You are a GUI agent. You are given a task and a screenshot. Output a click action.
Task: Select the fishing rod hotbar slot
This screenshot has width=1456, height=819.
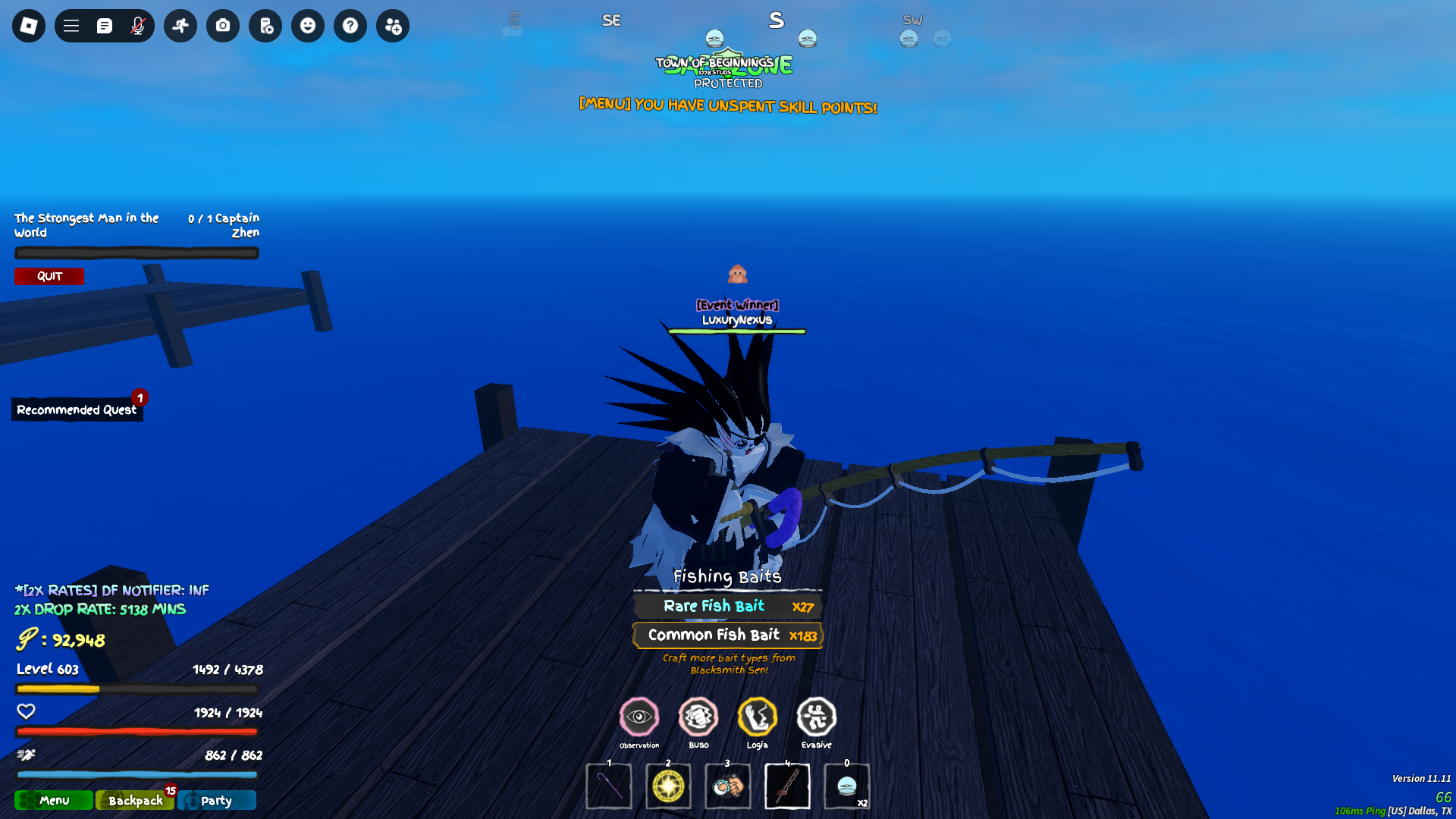pyautogui.click(x=787, y=786)
